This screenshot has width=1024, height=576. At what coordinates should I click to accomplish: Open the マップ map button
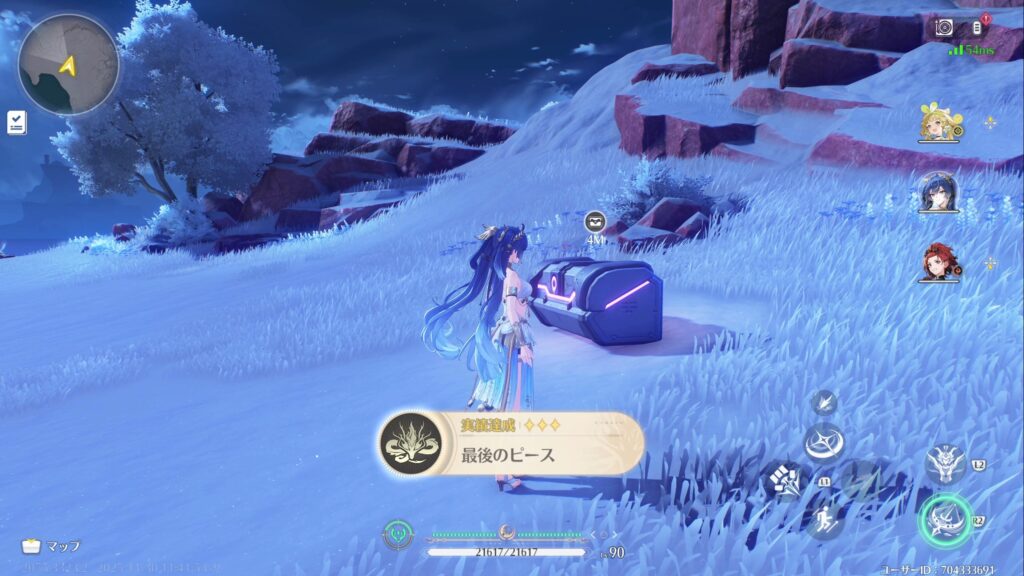click(x=50, y=546)
